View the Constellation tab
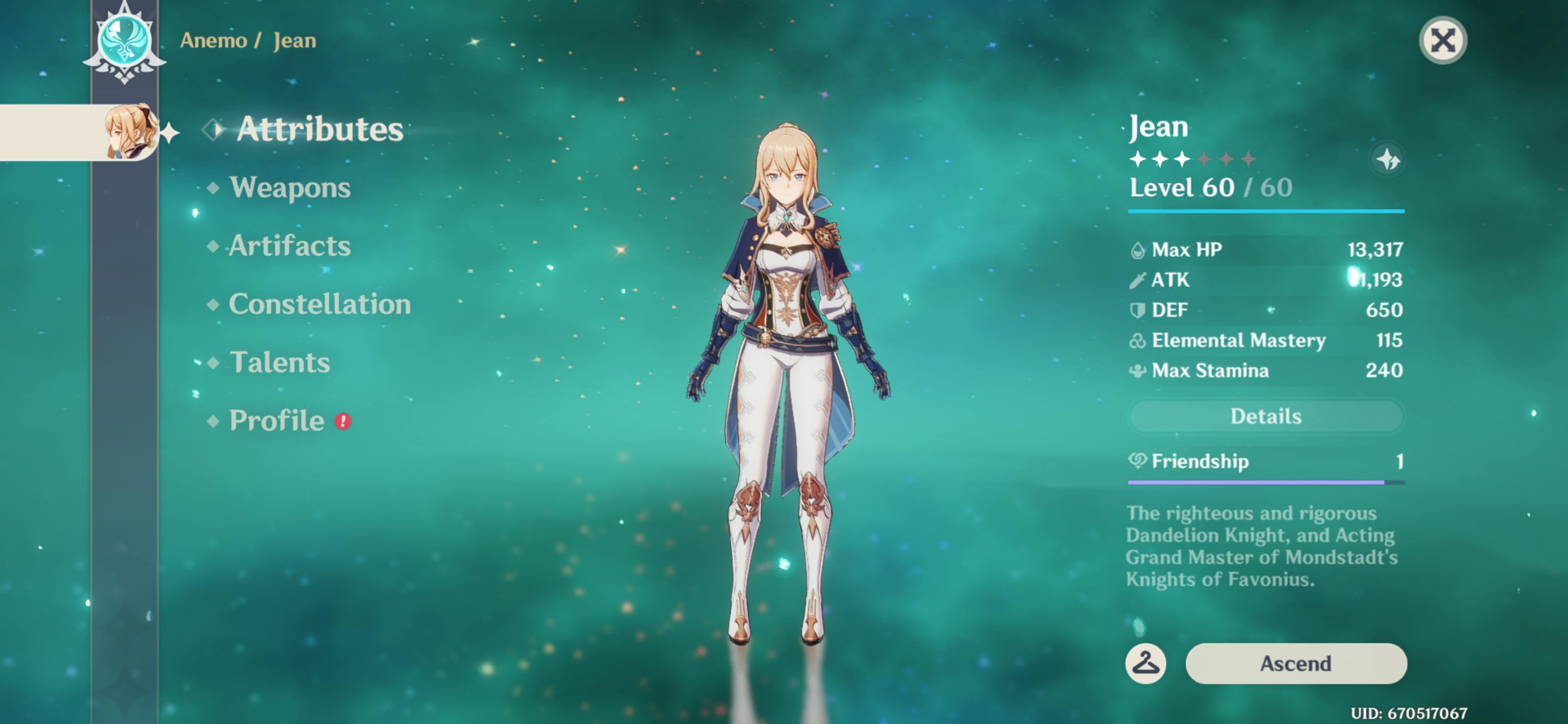This screenshot has width=1568, height=724. [x=319, y=304]
